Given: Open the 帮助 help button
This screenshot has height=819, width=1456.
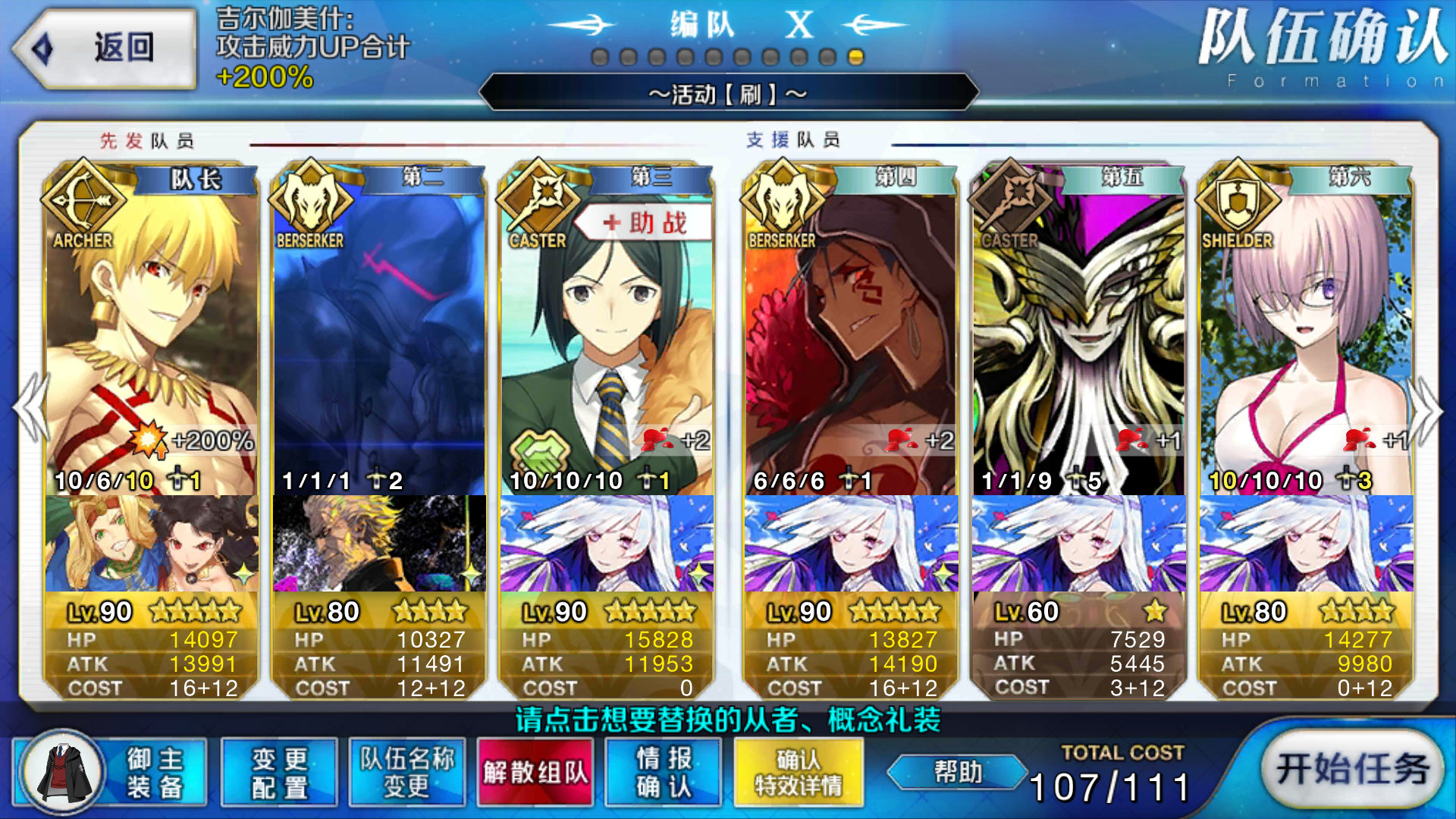Looking at the screenshot, I should [x=958, y=772].
